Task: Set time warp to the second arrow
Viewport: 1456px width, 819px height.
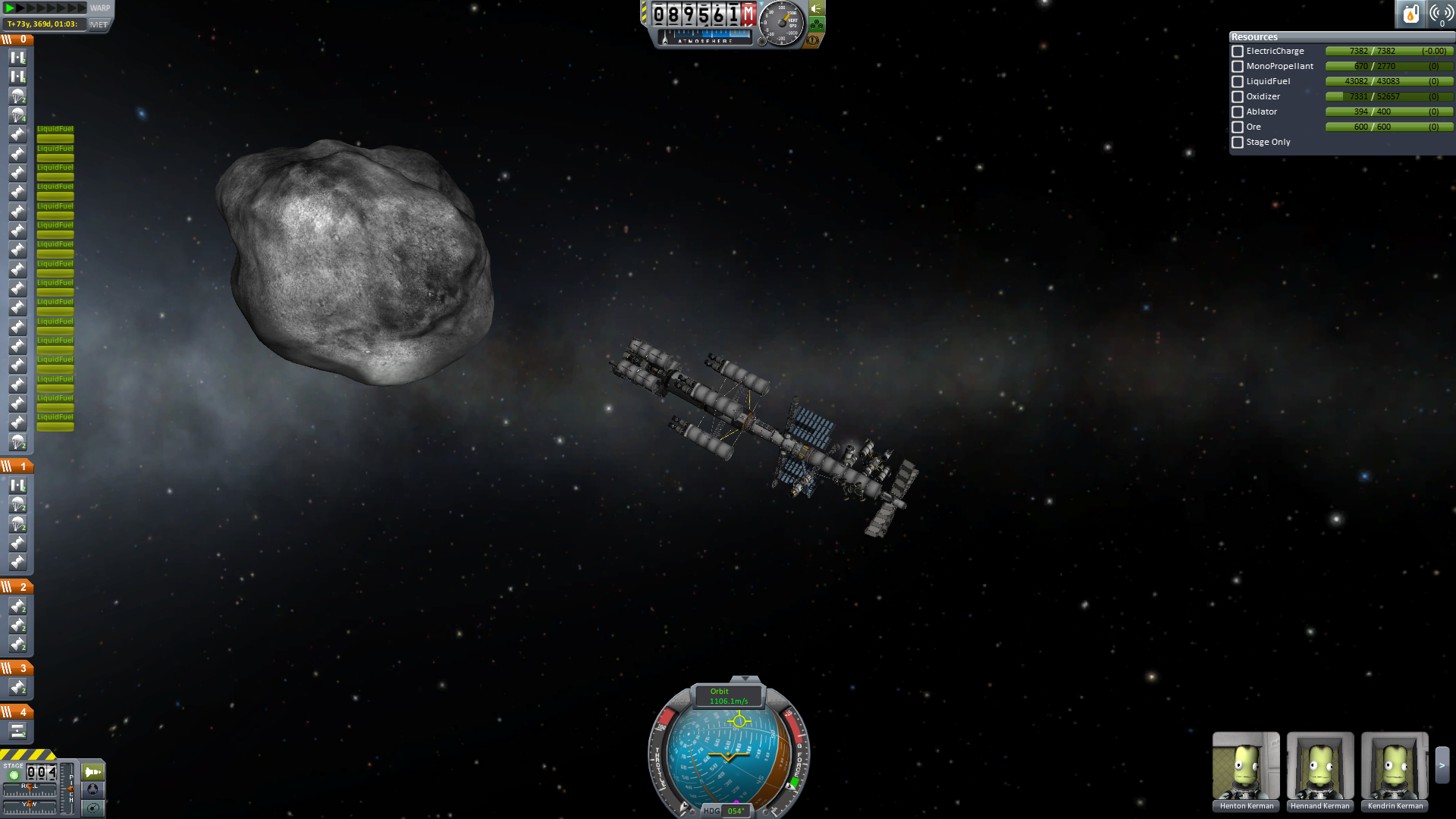Action: click(x=21, y=8)
